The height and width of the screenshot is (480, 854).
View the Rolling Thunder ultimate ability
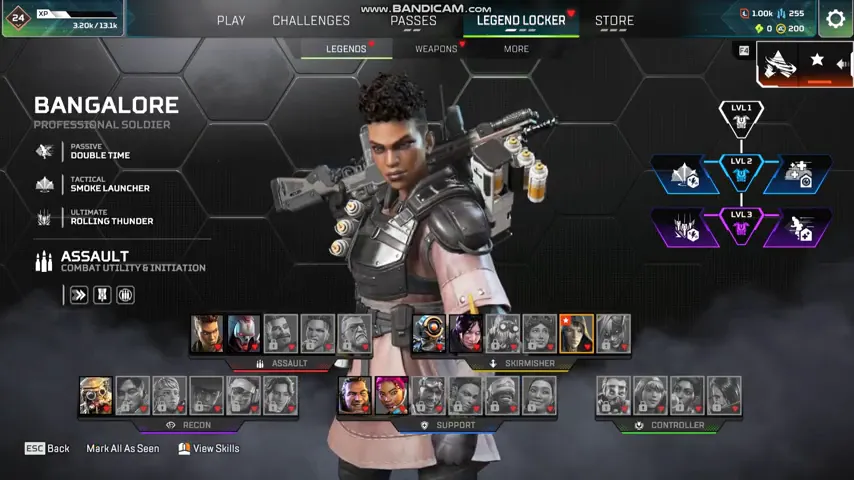(95, 217)
